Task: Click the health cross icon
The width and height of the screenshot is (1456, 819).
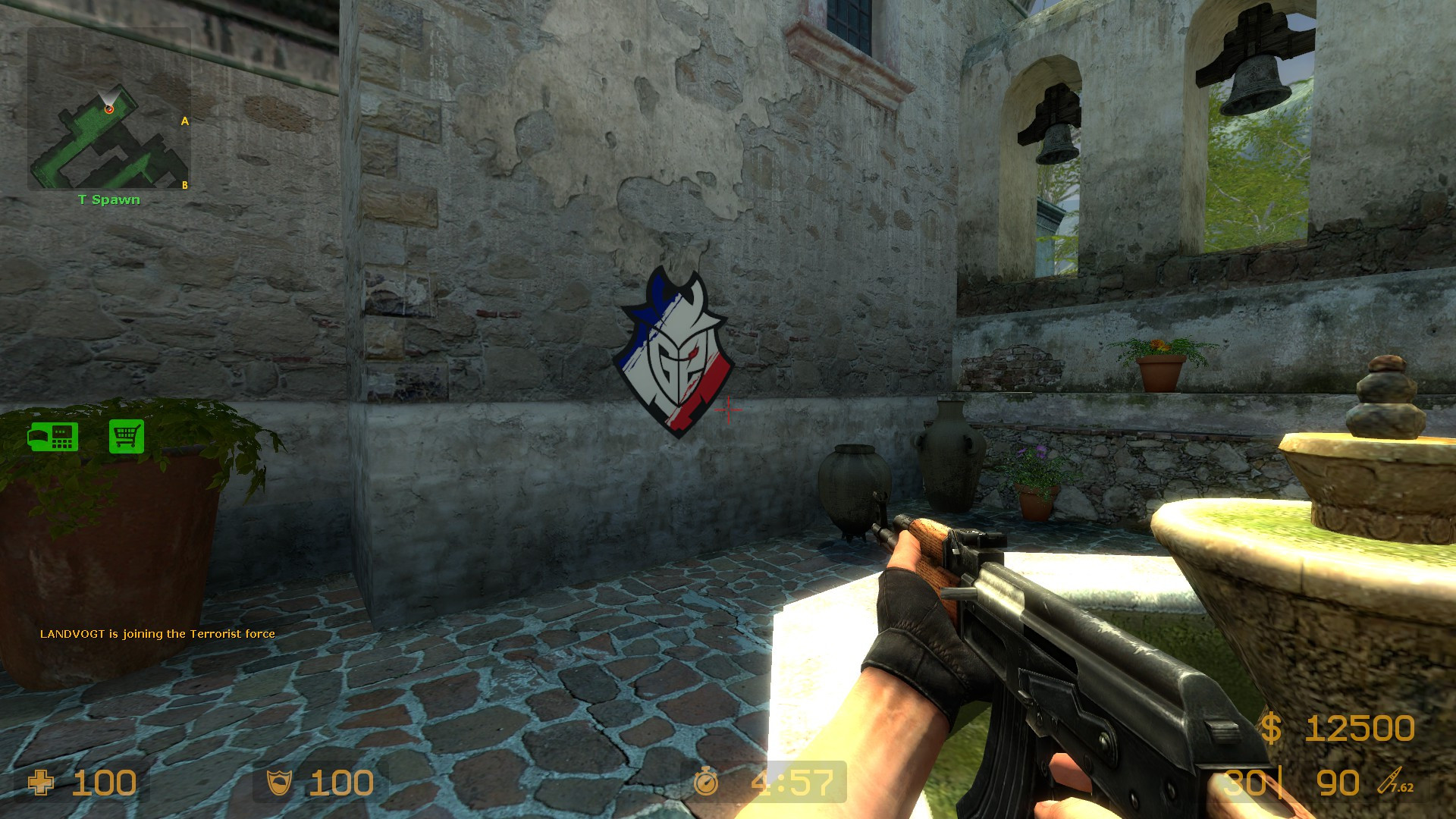Action: tap(42, 783)
